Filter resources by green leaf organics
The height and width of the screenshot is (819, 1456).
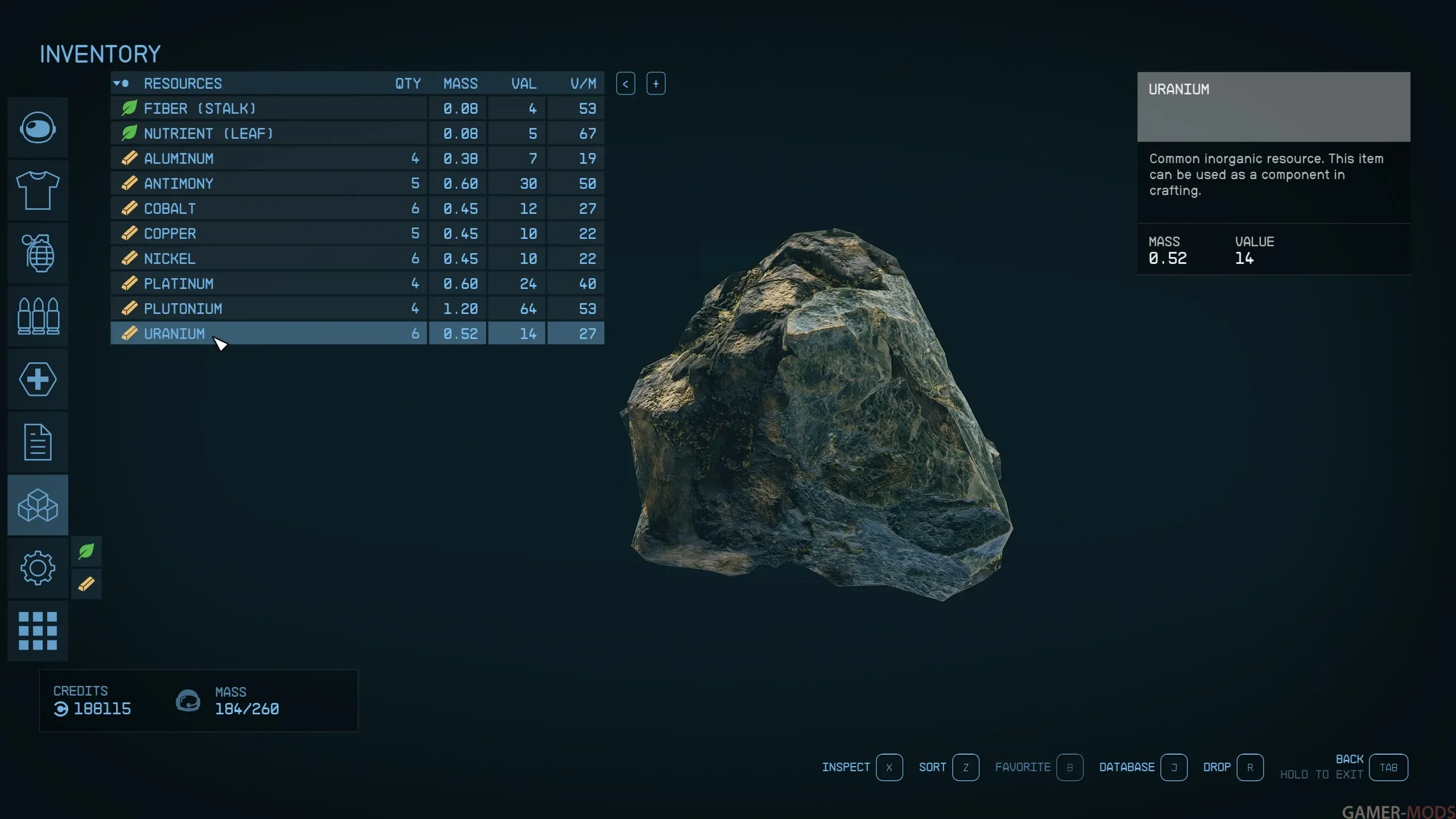click(86, 551)
